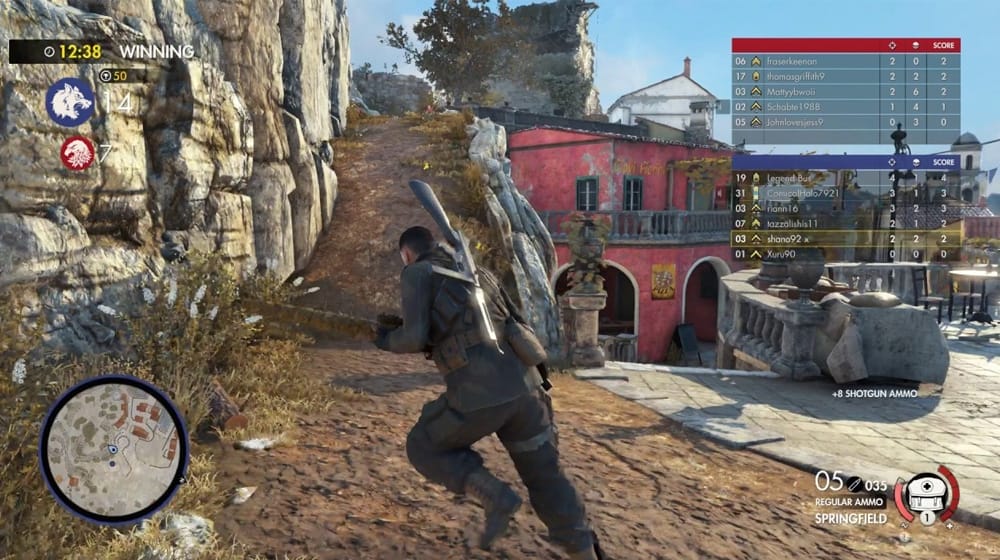Screen dimensions: 1000x560
Task: Select the Schable1988 player row
Action: (845, 106)
